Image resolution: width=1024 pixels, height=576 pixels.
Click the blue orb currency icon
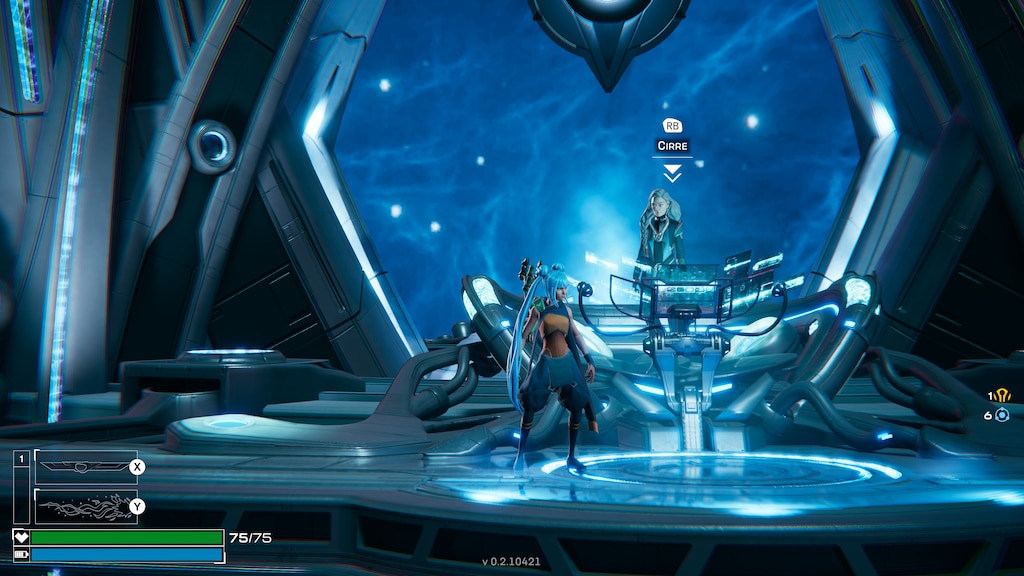click(x=1002, y=414)
